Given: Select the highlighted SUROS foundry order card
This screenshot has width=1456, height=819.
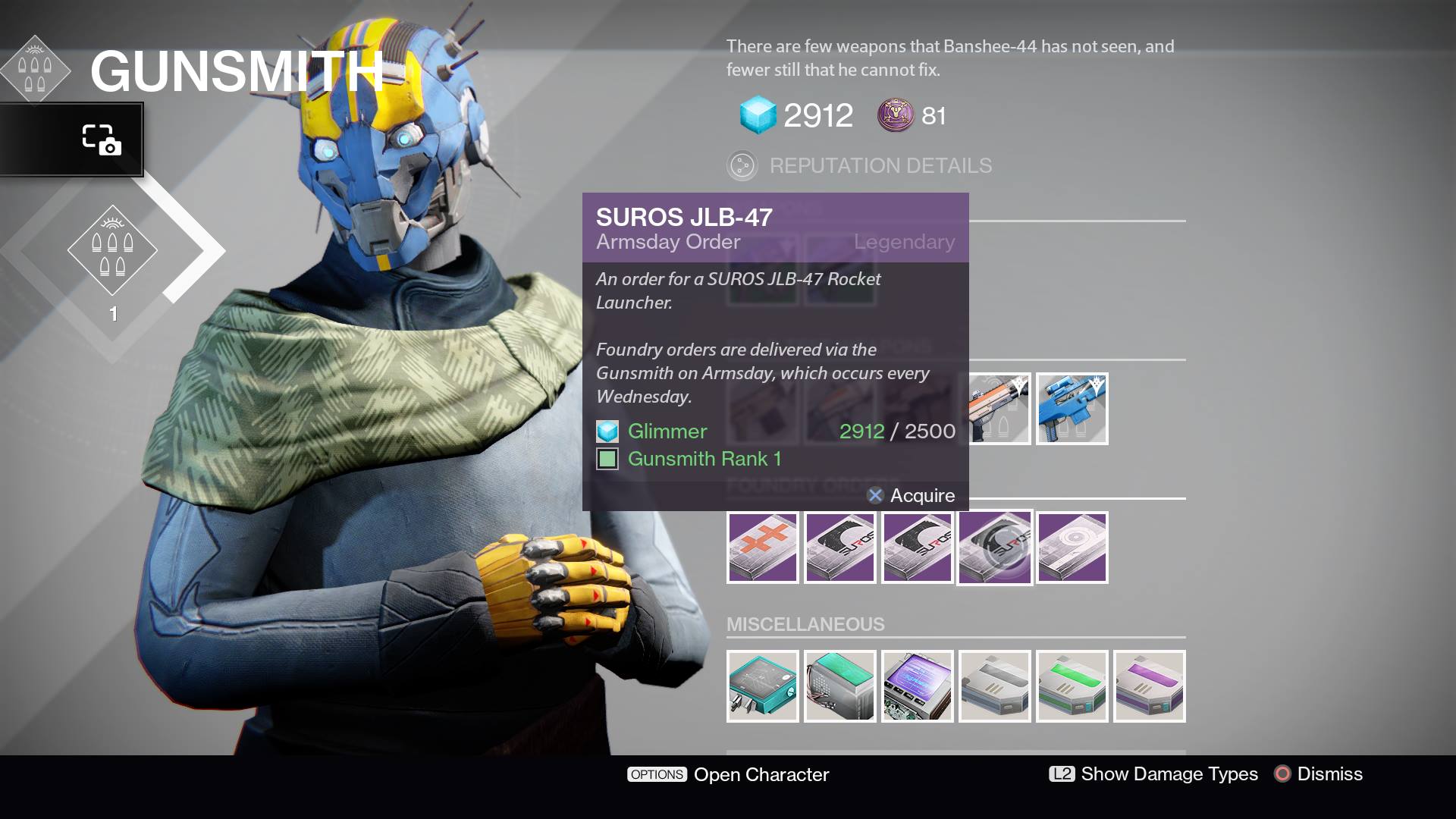Looking at the screenshot, I should pos(994,547).
